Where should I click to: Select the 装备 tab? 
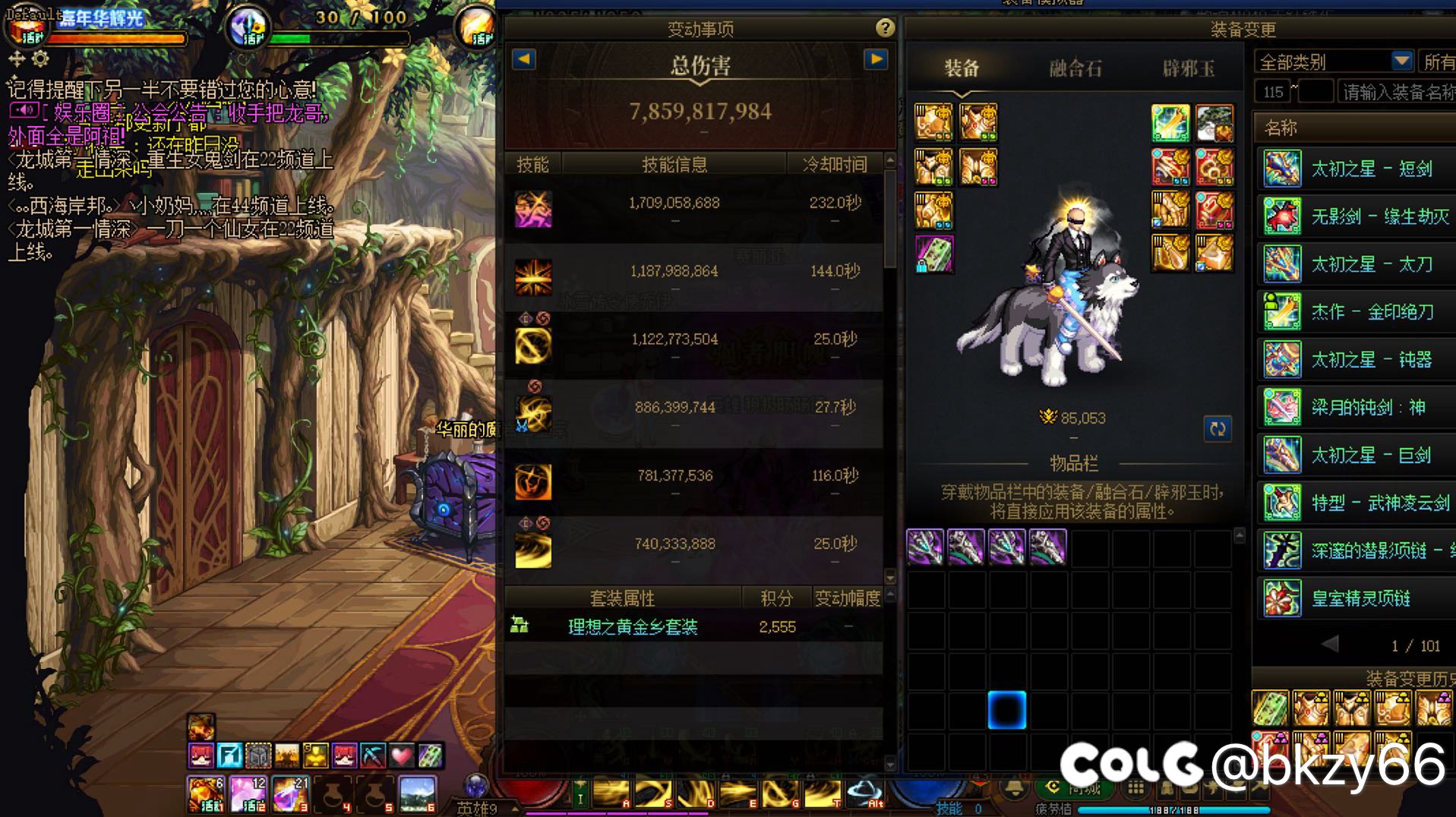coord(962,69)
